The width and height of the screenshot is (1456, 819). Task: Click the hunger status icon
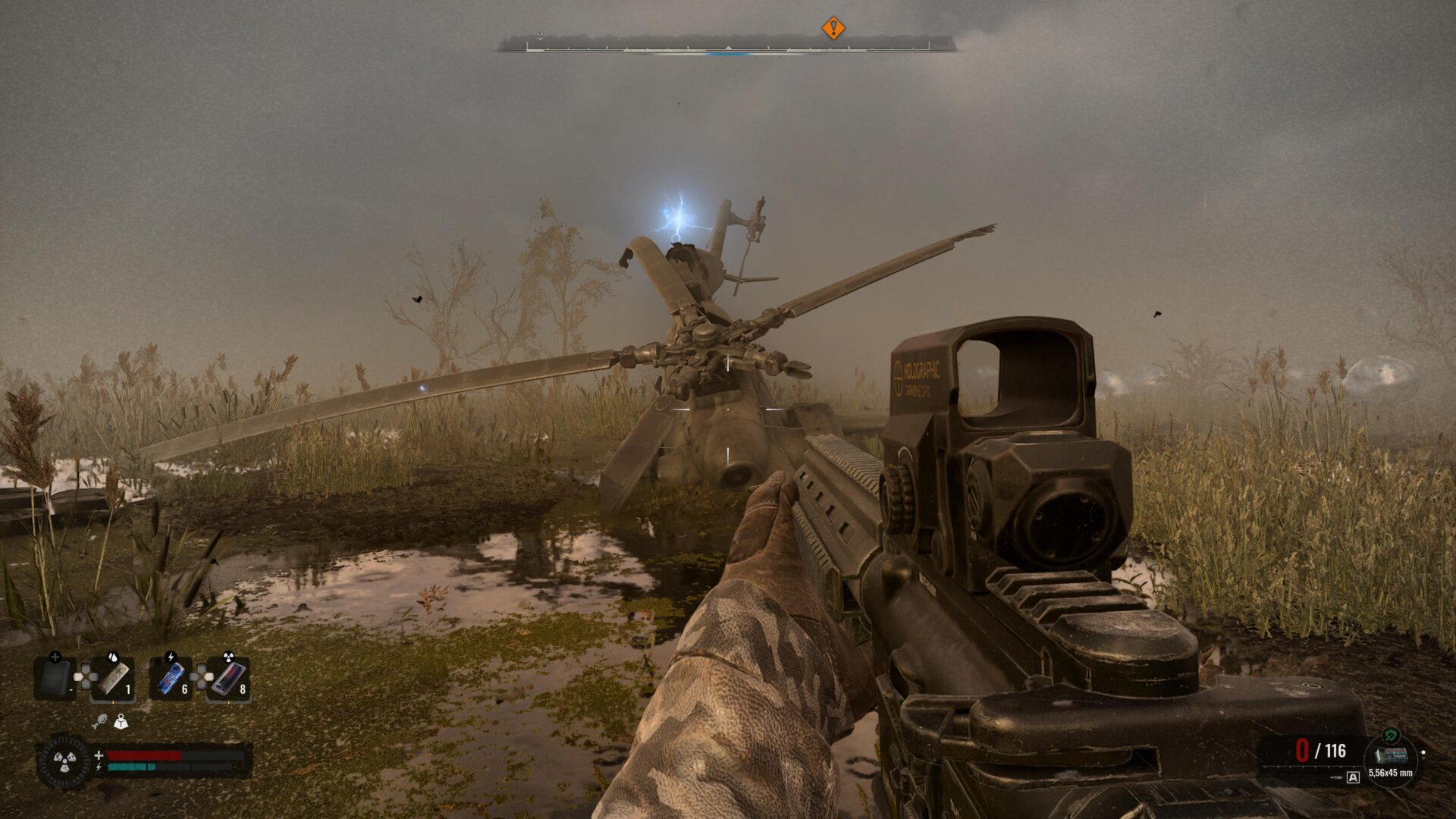coord(99,722)
